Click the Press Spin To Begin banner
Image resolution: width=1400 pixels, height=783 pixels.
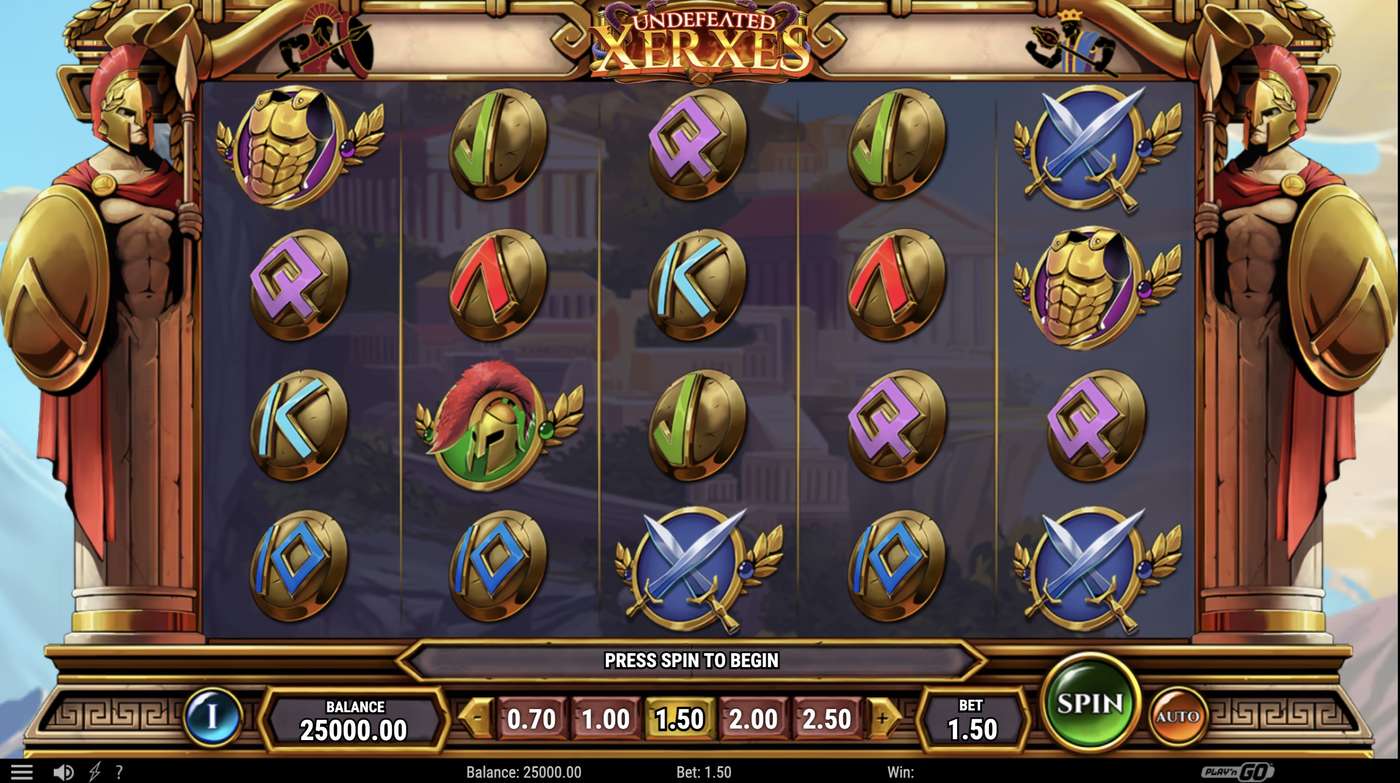click(692, 660)
